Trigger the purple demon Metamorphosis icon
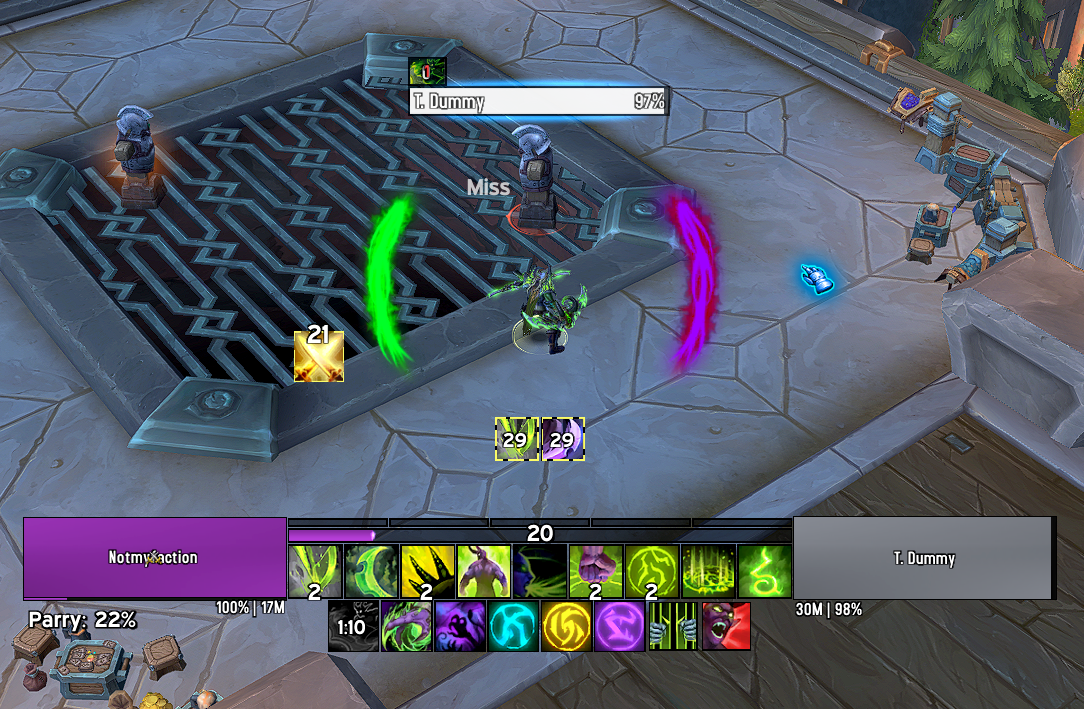The image size is (1084, 709). click(x=483, y=571)
